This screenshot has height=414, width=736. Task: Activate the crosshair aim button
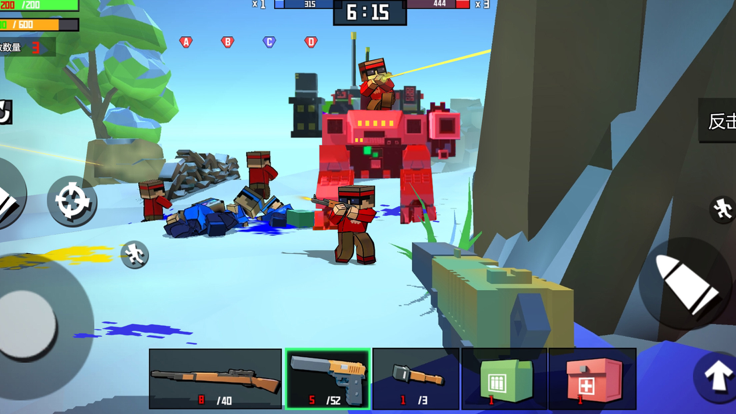(x=71, y=202)
